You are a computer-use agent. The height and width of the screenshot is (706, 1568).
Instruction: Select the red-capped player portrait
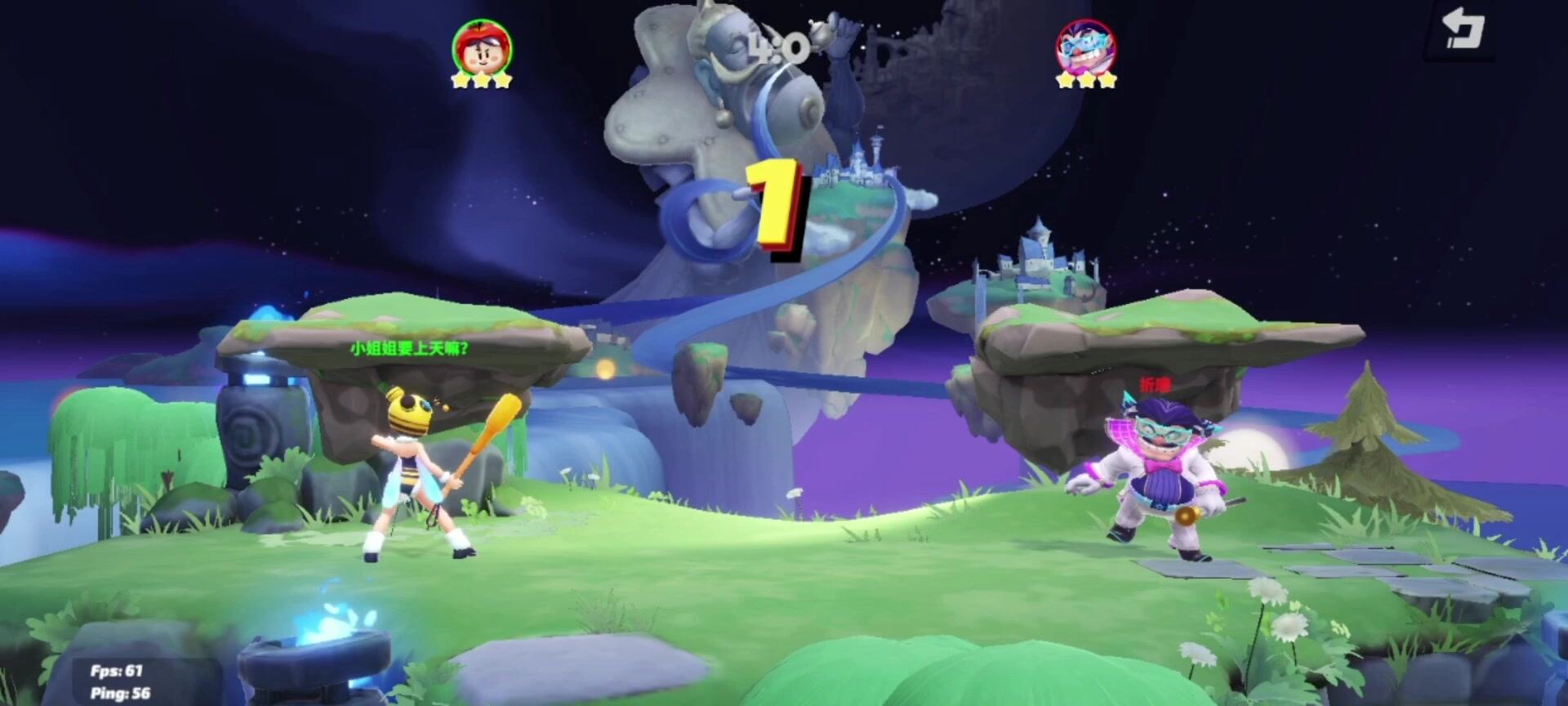coord(482,47)
